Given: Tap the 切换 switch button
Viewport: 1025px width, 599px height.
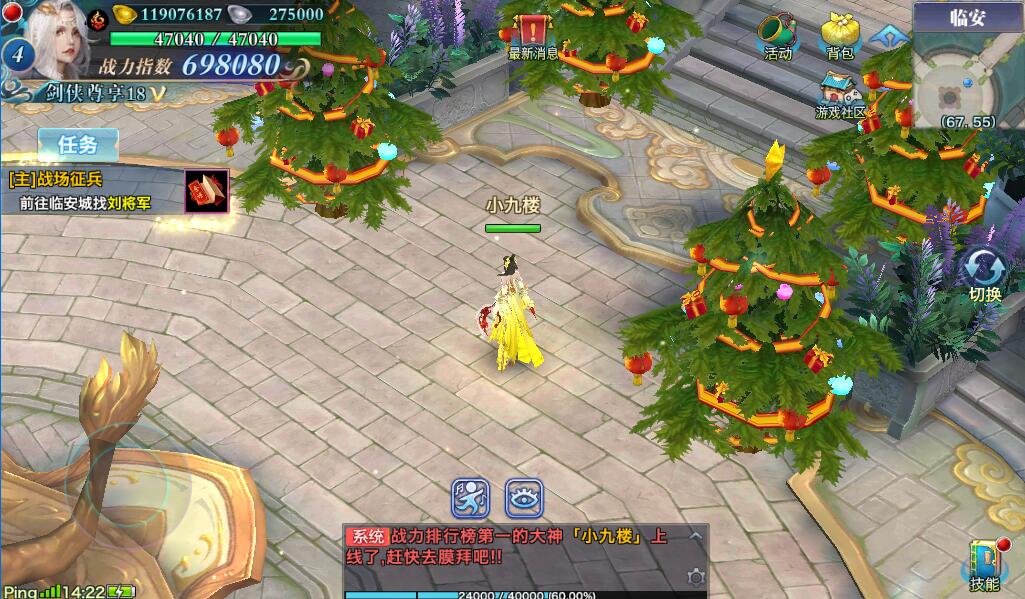Looking at the screenshot, I should [x=985, y=275].
